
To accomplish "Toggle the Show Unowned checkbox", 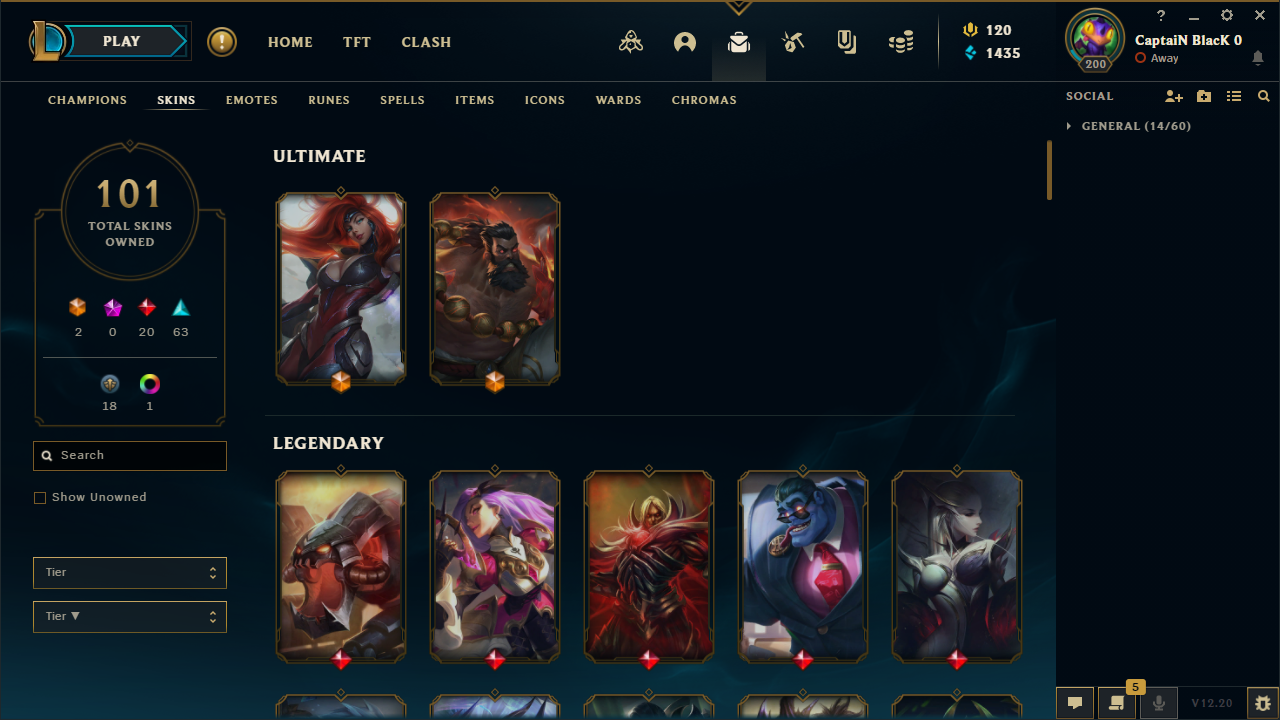I will click(x=40, y=498).
